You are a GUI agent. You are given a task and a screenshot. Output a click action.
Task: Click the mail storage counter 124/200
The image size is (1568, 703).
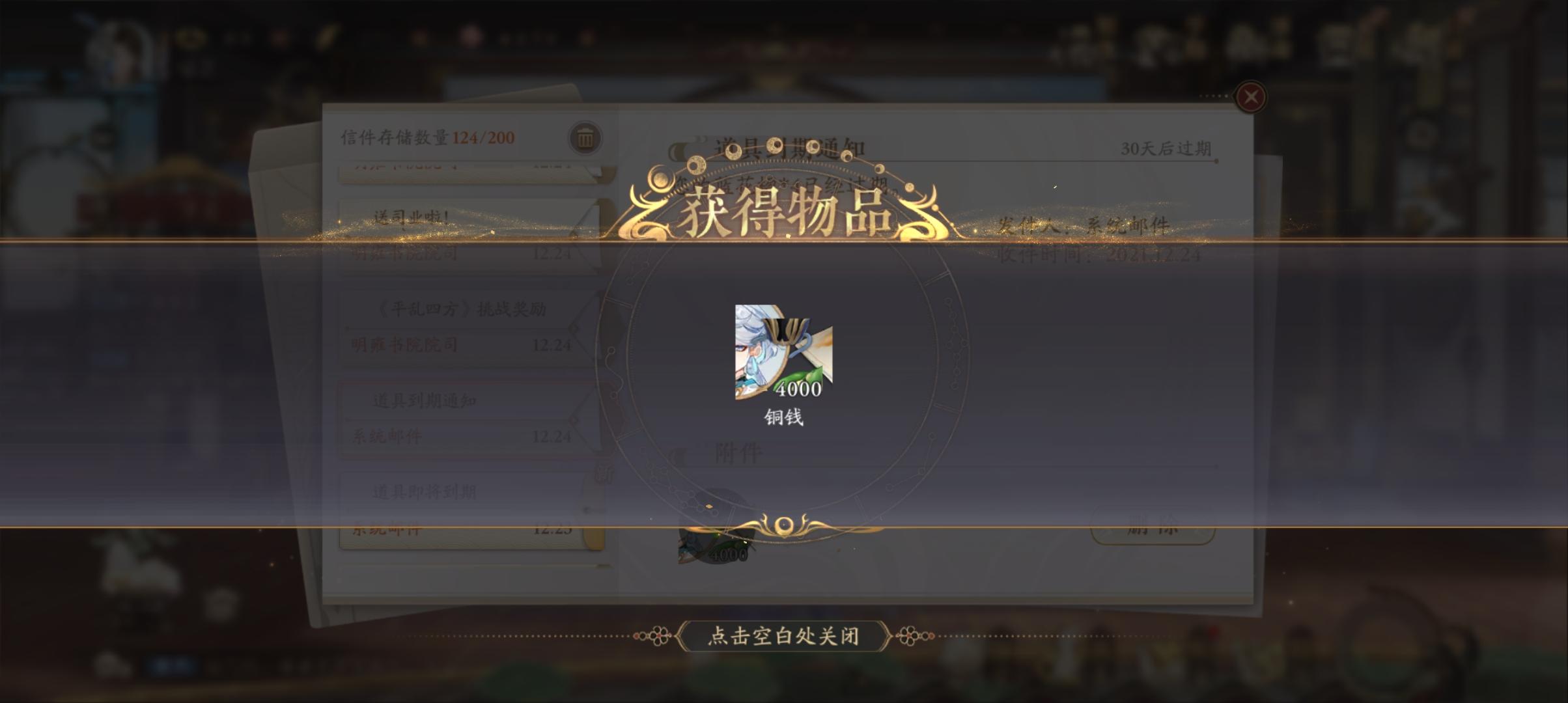(425, 136)
